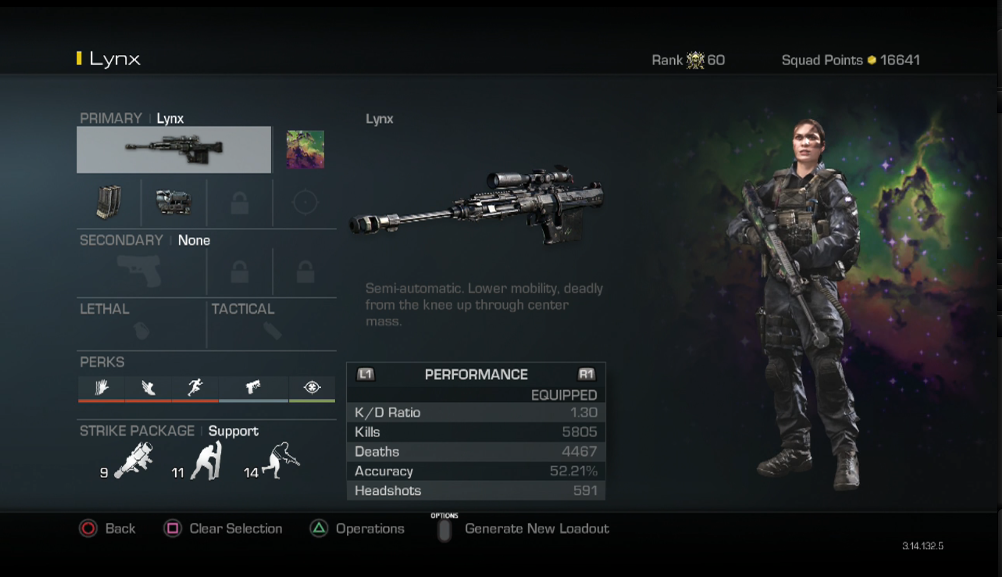1002x577 pixels.
Task: Select the 9-point launcher streak
Action: pyautogui.click(x=132, y=463)
